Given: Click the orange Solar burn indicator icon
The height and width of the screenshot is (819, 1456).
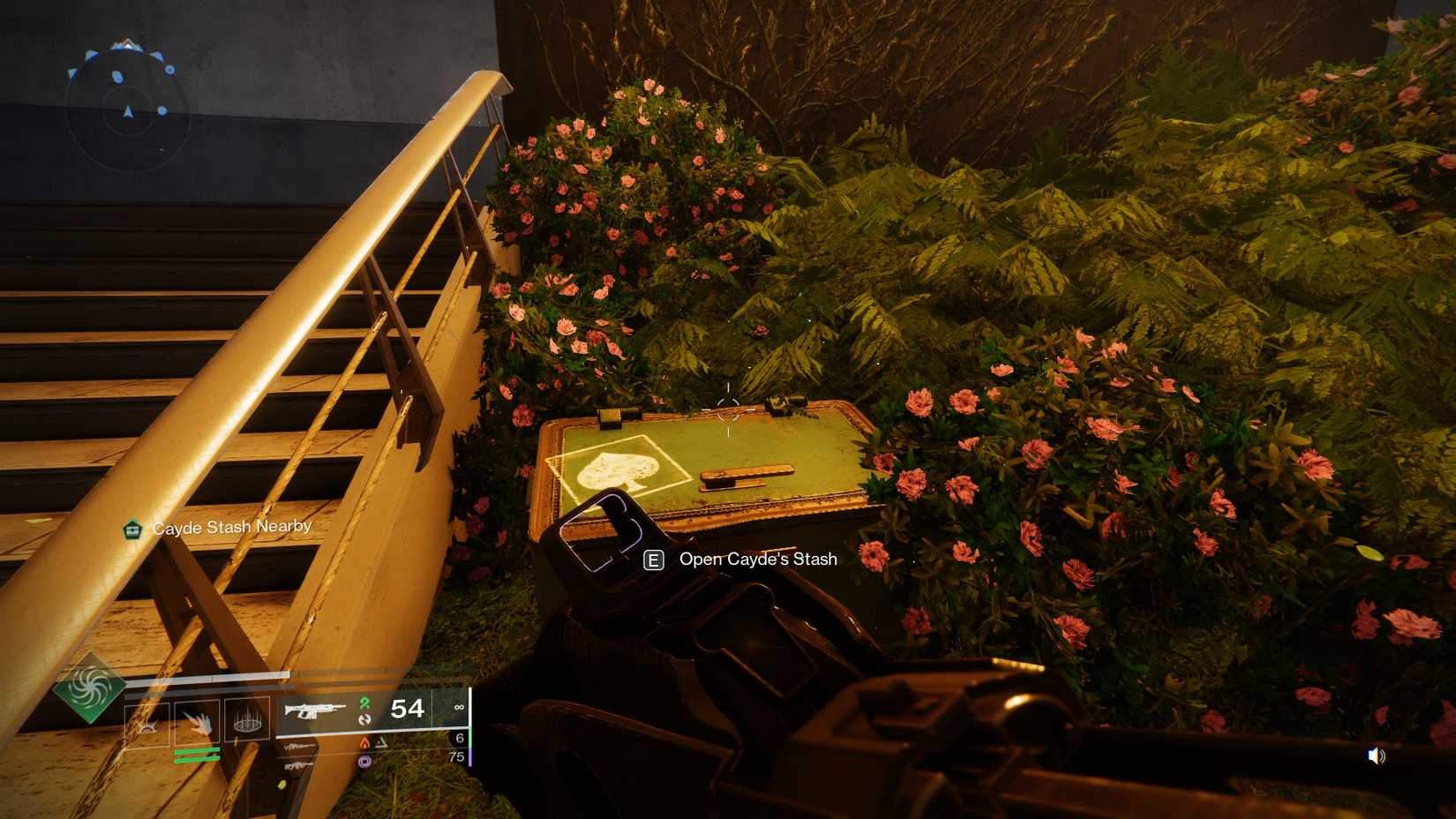Looking at the screenshot, I should tap(365, 741).
